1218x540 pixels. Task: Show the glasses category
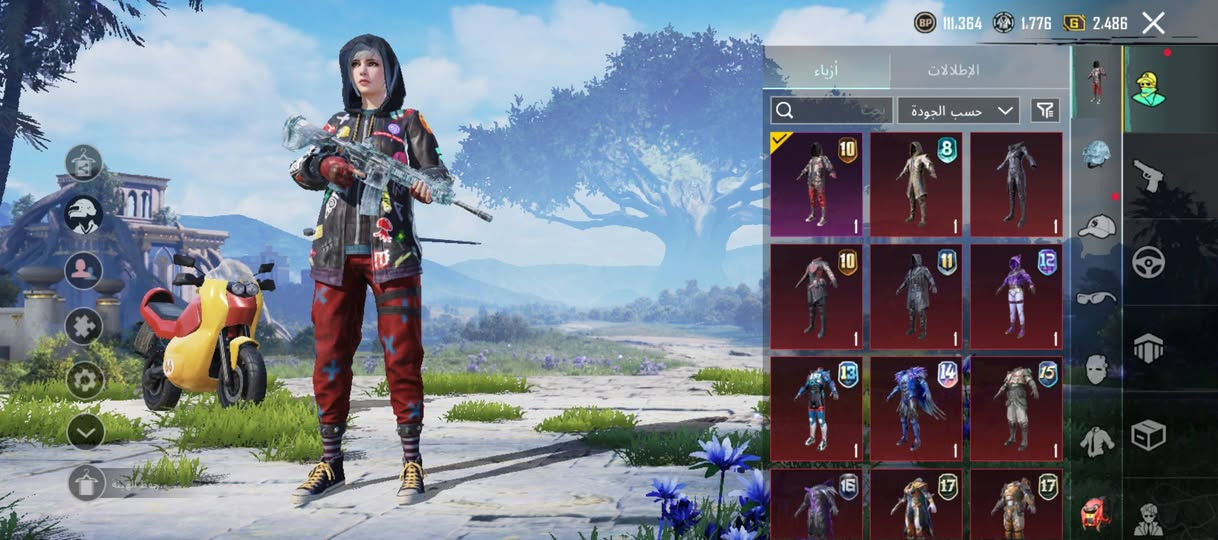click(x=1097, y=297)
